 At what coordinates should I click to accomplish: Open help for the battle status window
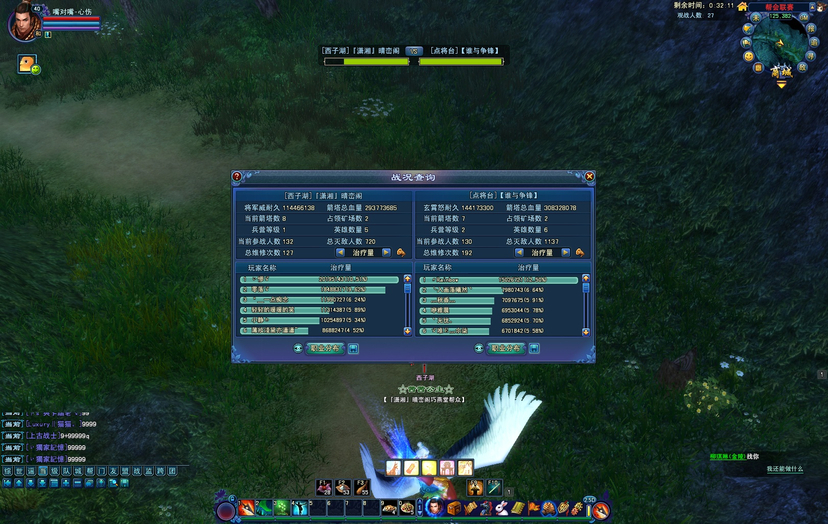[237, 176]
